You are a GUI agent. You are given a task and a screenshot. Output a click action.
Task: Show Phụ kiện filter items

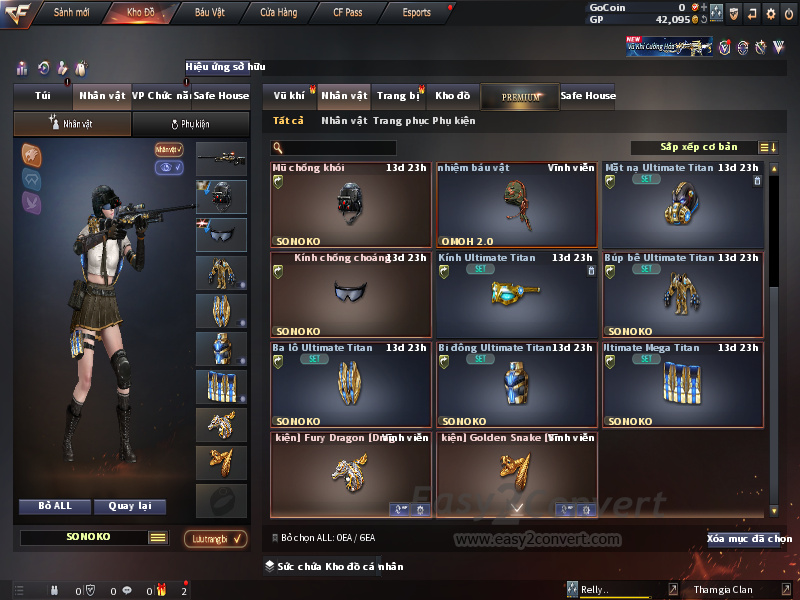pos(454,121)
